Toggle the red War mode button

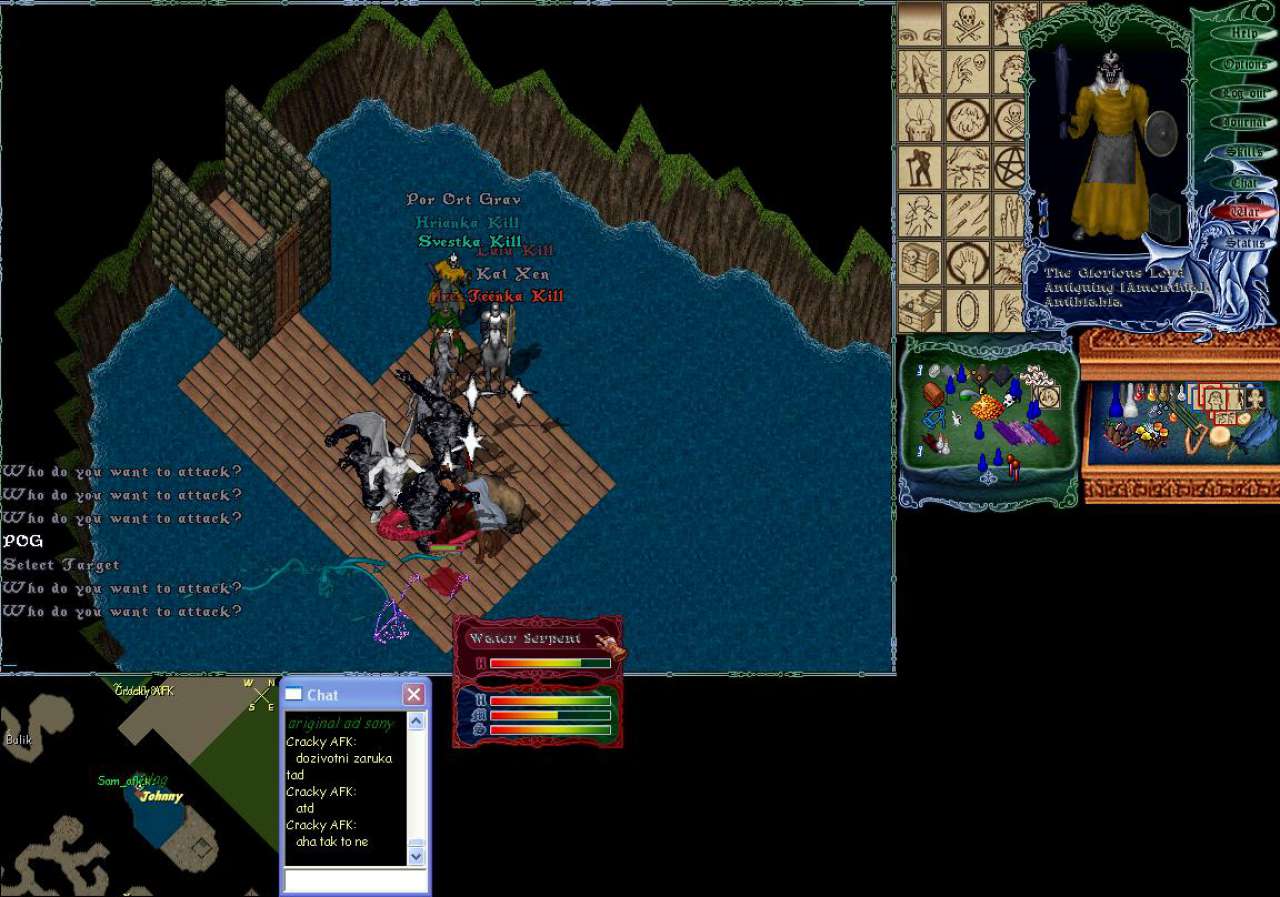(1244, 212)
